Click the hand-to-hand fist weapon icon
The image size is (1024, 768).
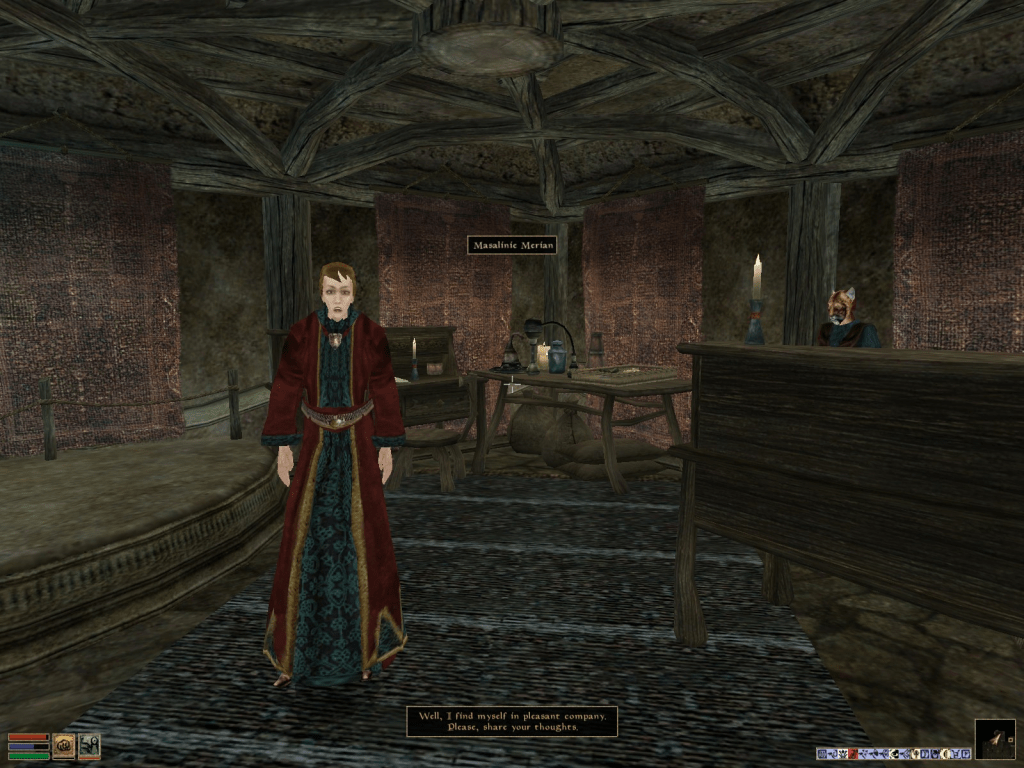64,746
